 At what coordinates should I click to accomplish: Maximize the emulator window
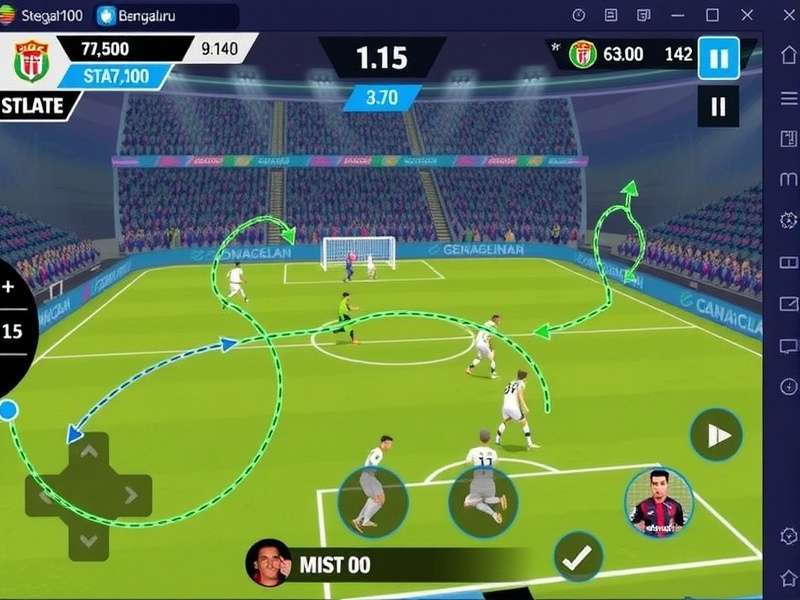[x=712, y=15]
